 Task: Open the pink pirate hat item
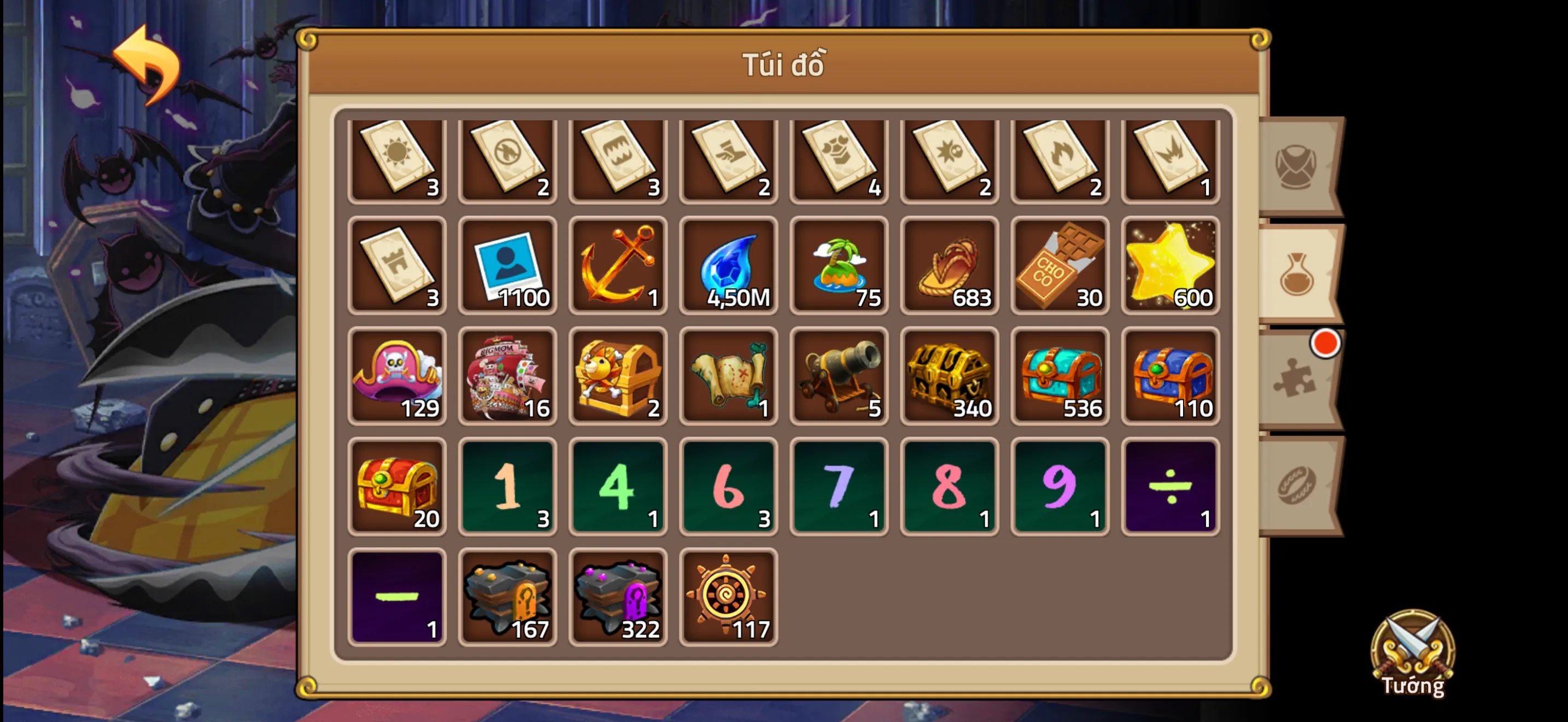pyautogui.click(x=396, y=376)
